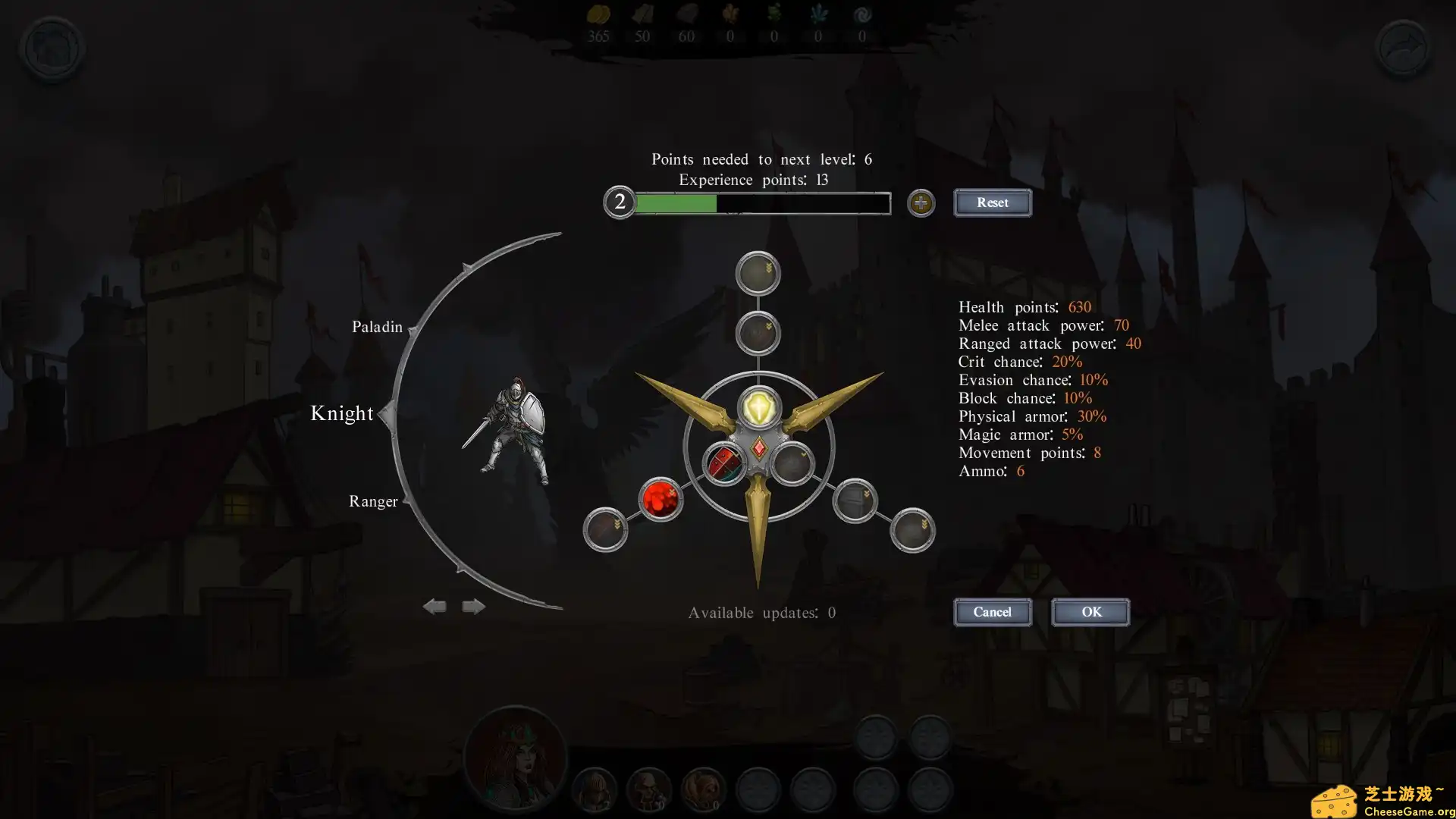Confirm changes with the OK button
Image resolution: width=1456 pixels, height=819 pixels.
(x=1090, y=612)
